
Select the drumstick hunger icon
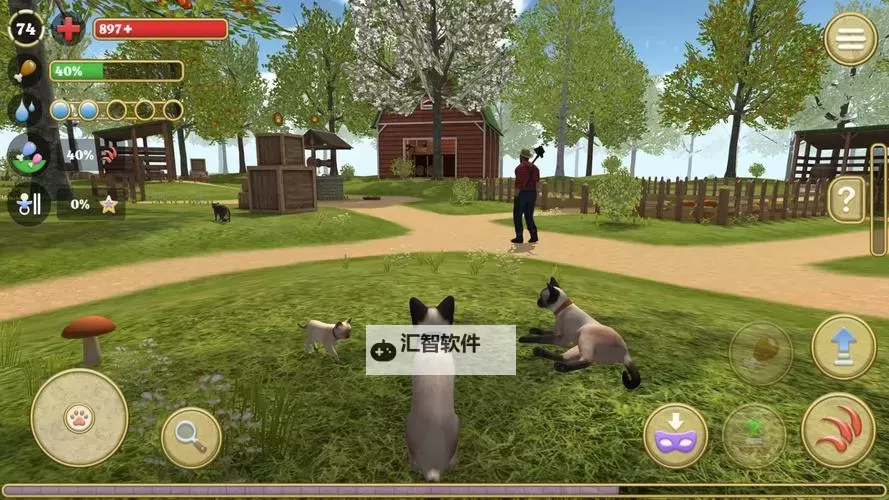(25, 71)
